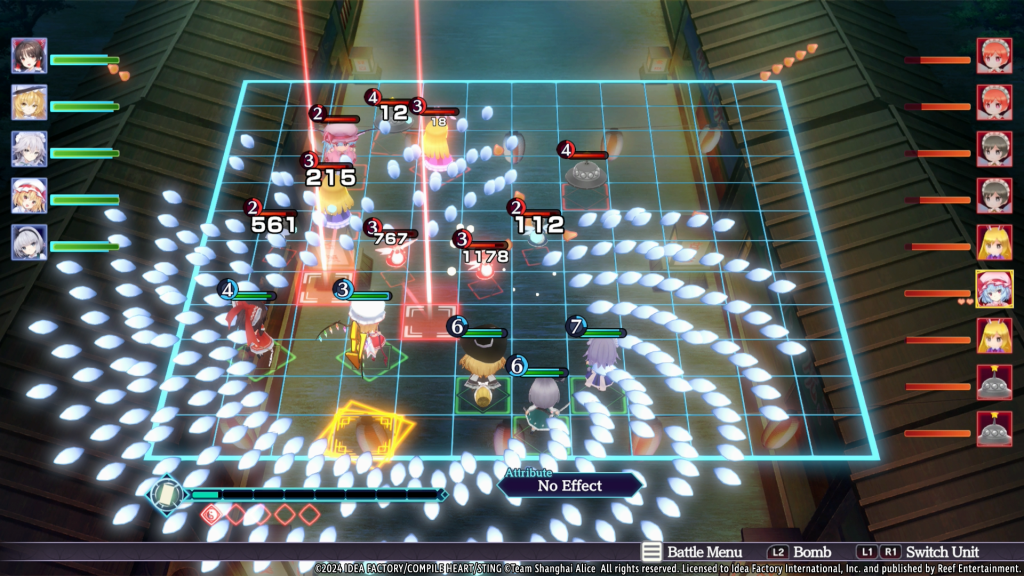
Task: Select Flandre's portrait with red-ribboned cap
Action: coord(29,195)
